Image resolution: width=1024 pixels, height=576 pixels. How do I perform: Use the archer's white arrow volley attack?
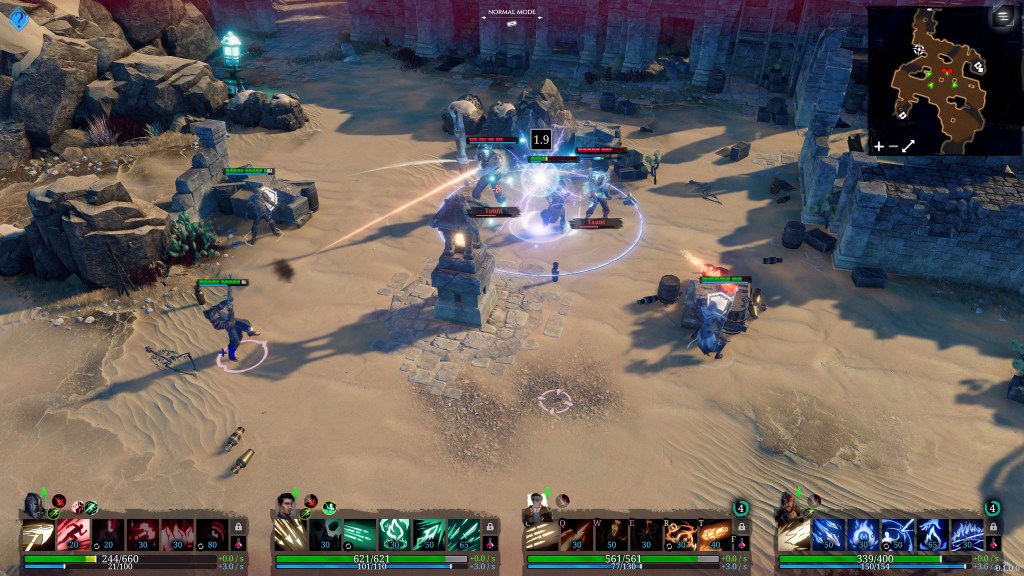290,534
